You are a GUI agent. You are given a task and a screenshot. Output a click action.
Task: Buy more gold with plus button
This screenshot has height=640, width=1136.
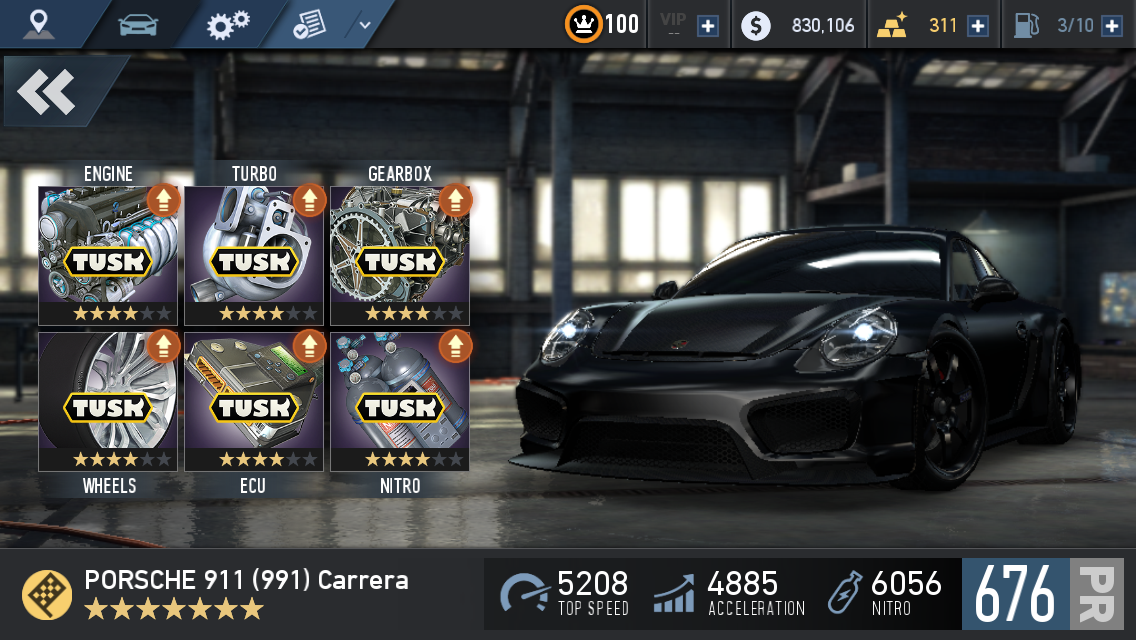[x=978, y=26]
